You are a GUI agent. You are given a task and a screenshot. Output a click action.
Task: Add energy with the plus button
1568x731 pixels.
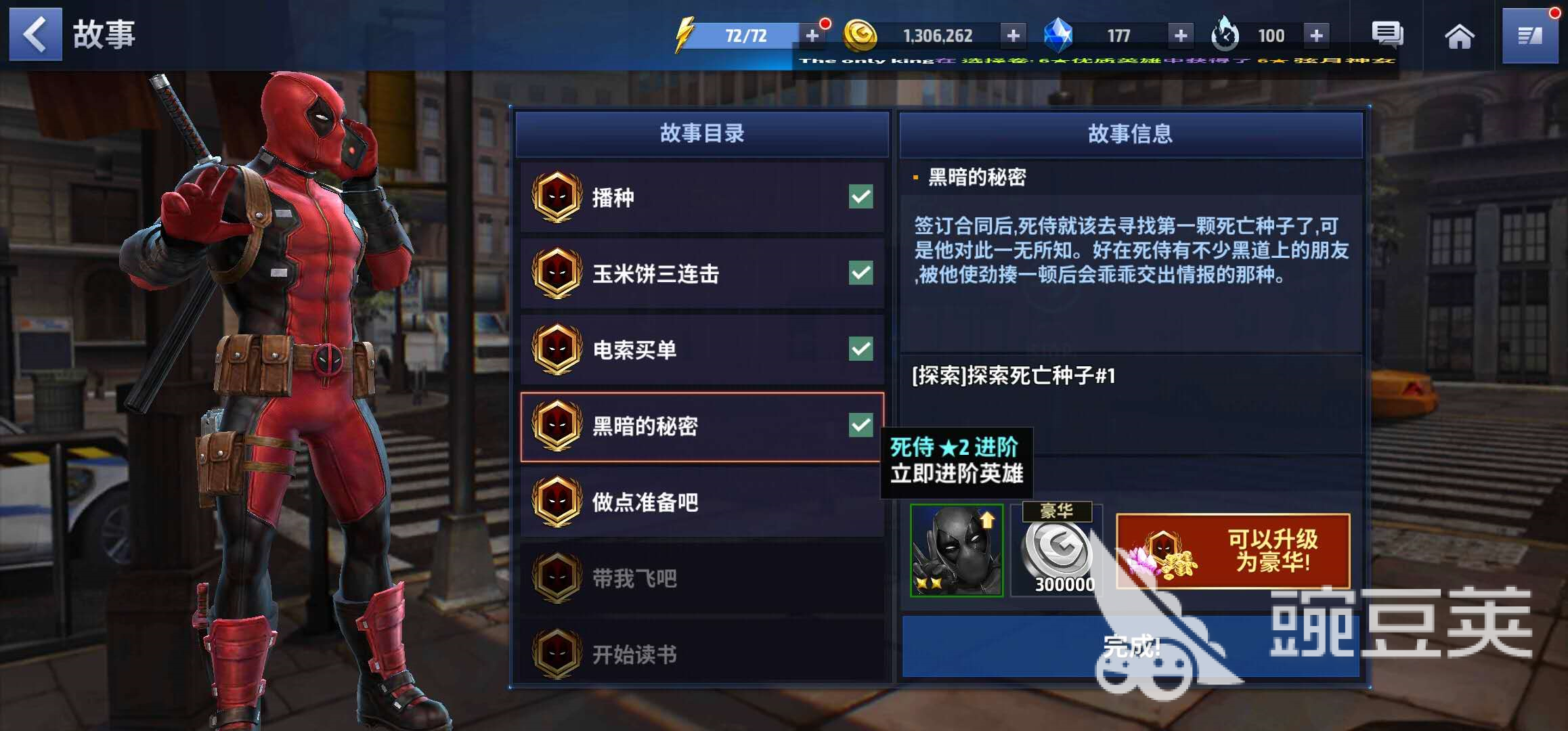click(812, 35)
